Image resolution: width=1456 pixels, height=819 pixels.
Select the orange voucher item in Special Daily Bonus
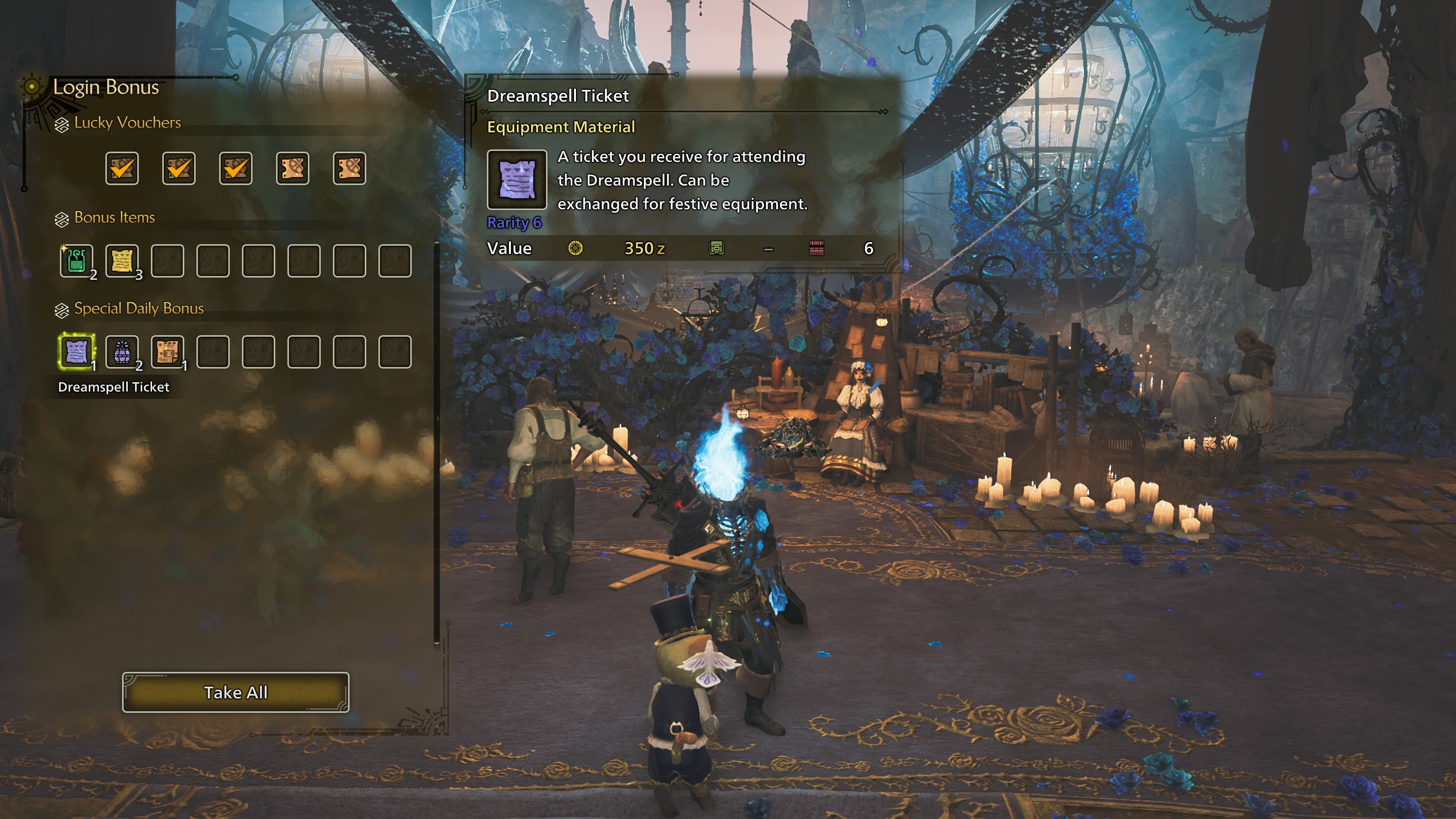[x=168, y=351]
